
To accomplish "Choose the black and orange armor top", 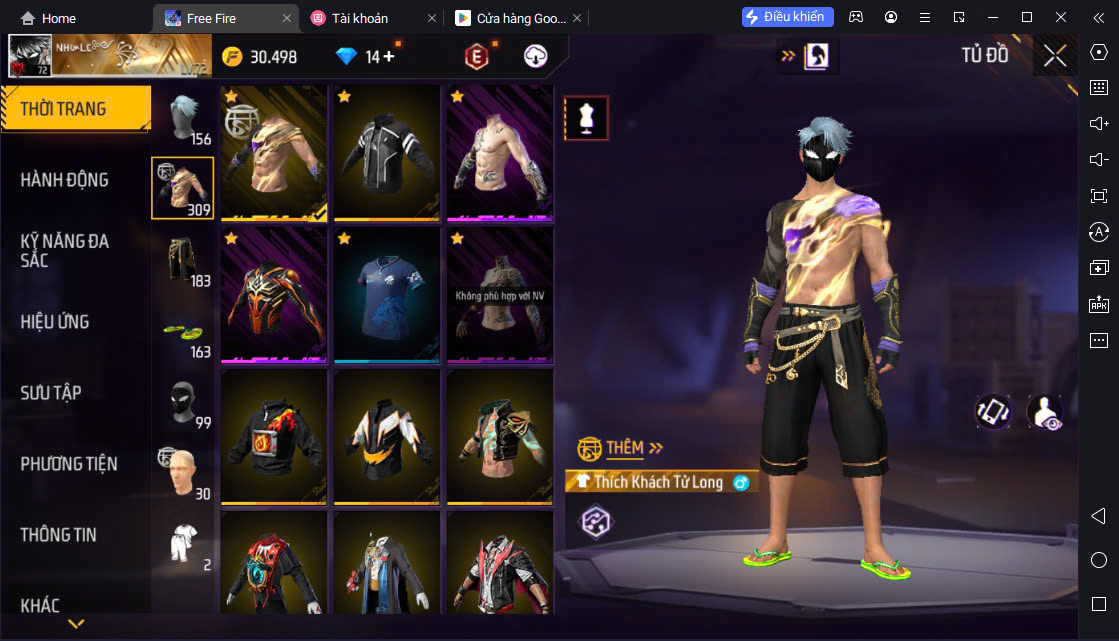I will pyautogui.click(x=274, y=296).
